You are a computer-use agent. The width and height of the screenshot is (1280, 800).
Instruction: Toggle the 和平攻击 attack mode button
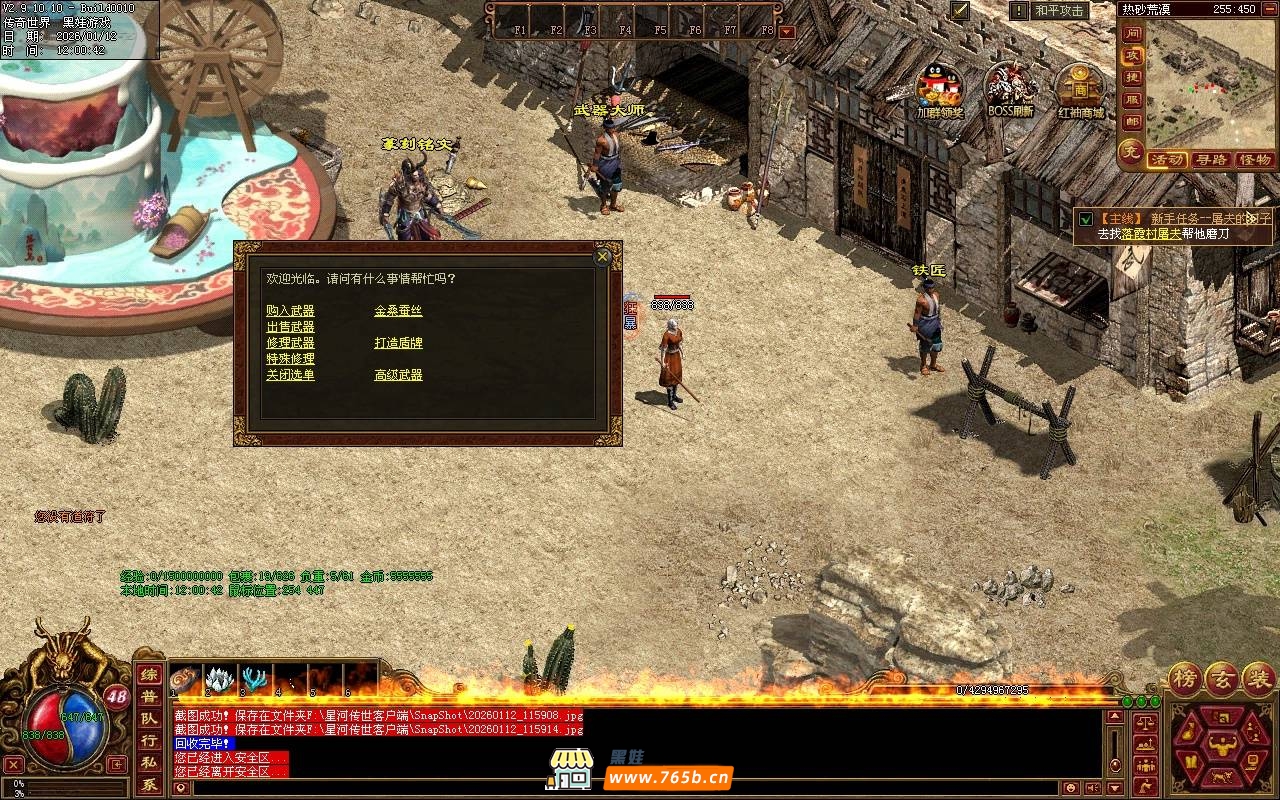coord(1060,11)
